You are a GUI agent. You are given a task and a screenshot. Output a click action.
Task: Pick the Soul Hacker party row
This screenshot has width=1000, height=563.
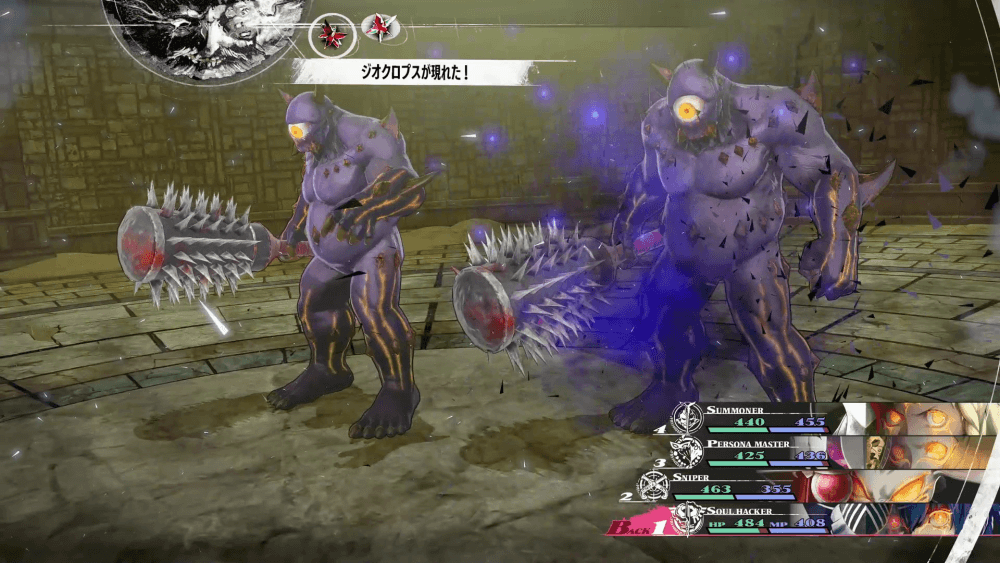pos(740,518)
